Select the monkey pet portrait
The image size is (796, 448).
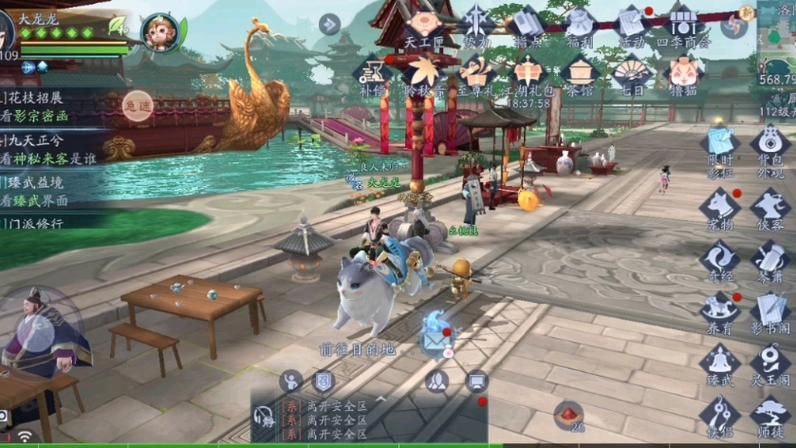160,31
